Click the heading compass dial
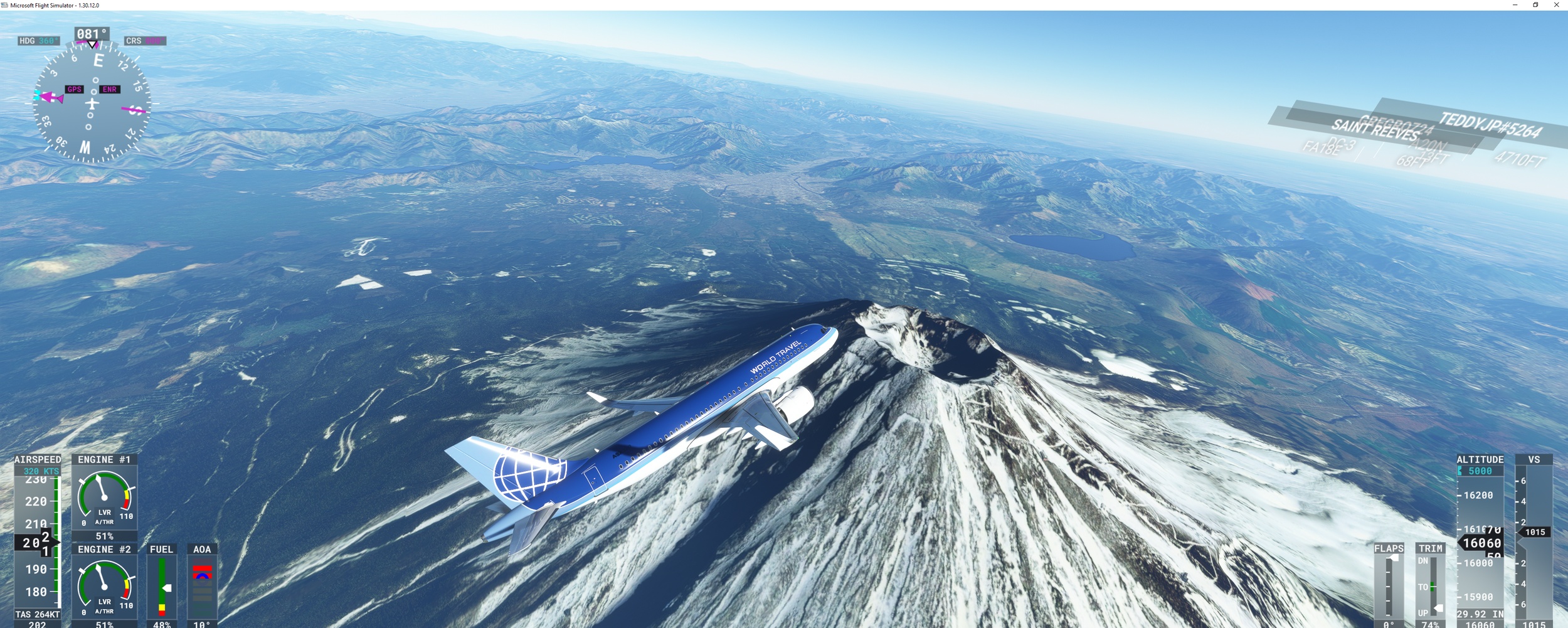The image size is (1568, 628). point(92,103)
